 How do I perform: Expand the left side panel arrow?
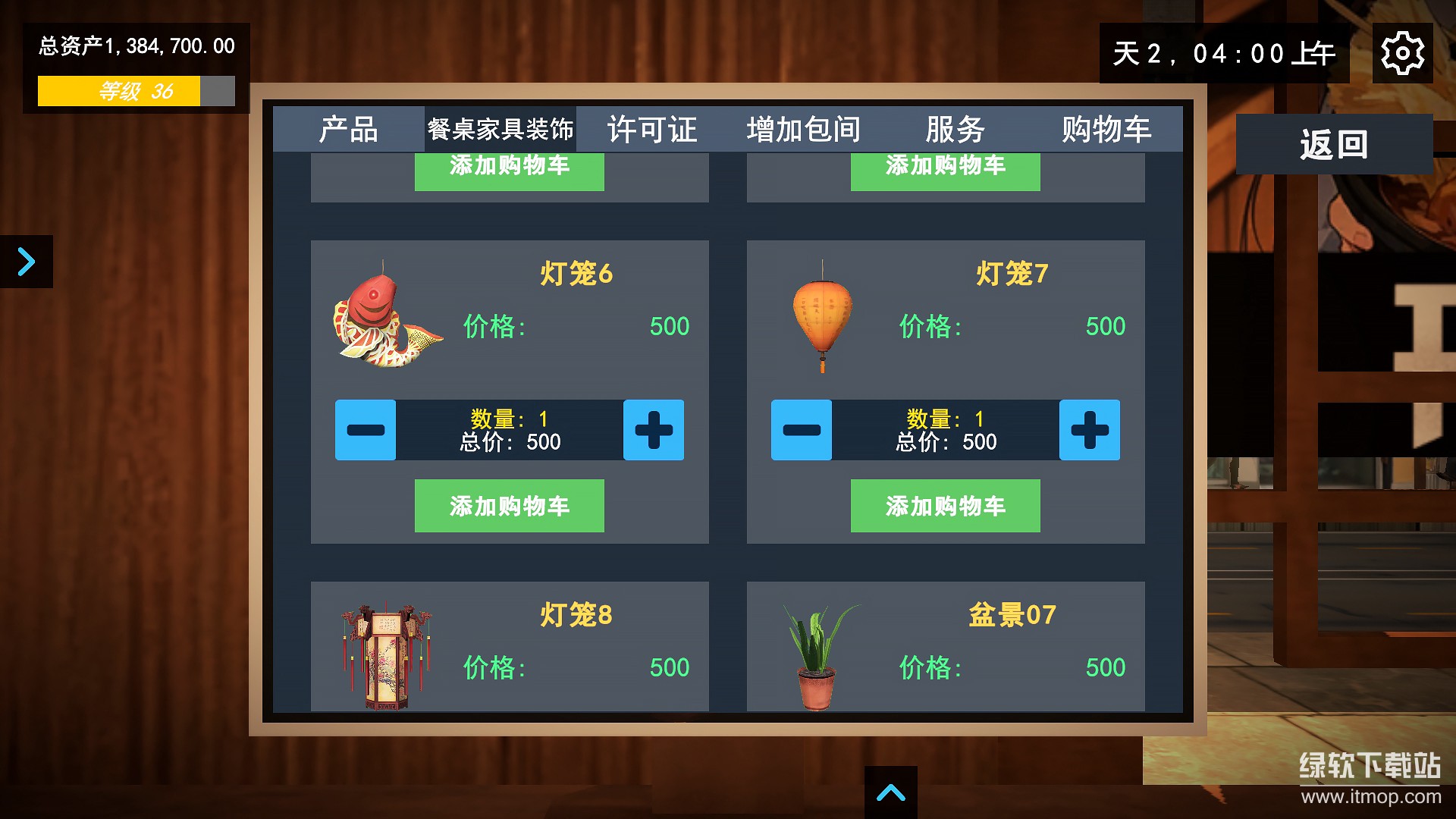point(25,261)
